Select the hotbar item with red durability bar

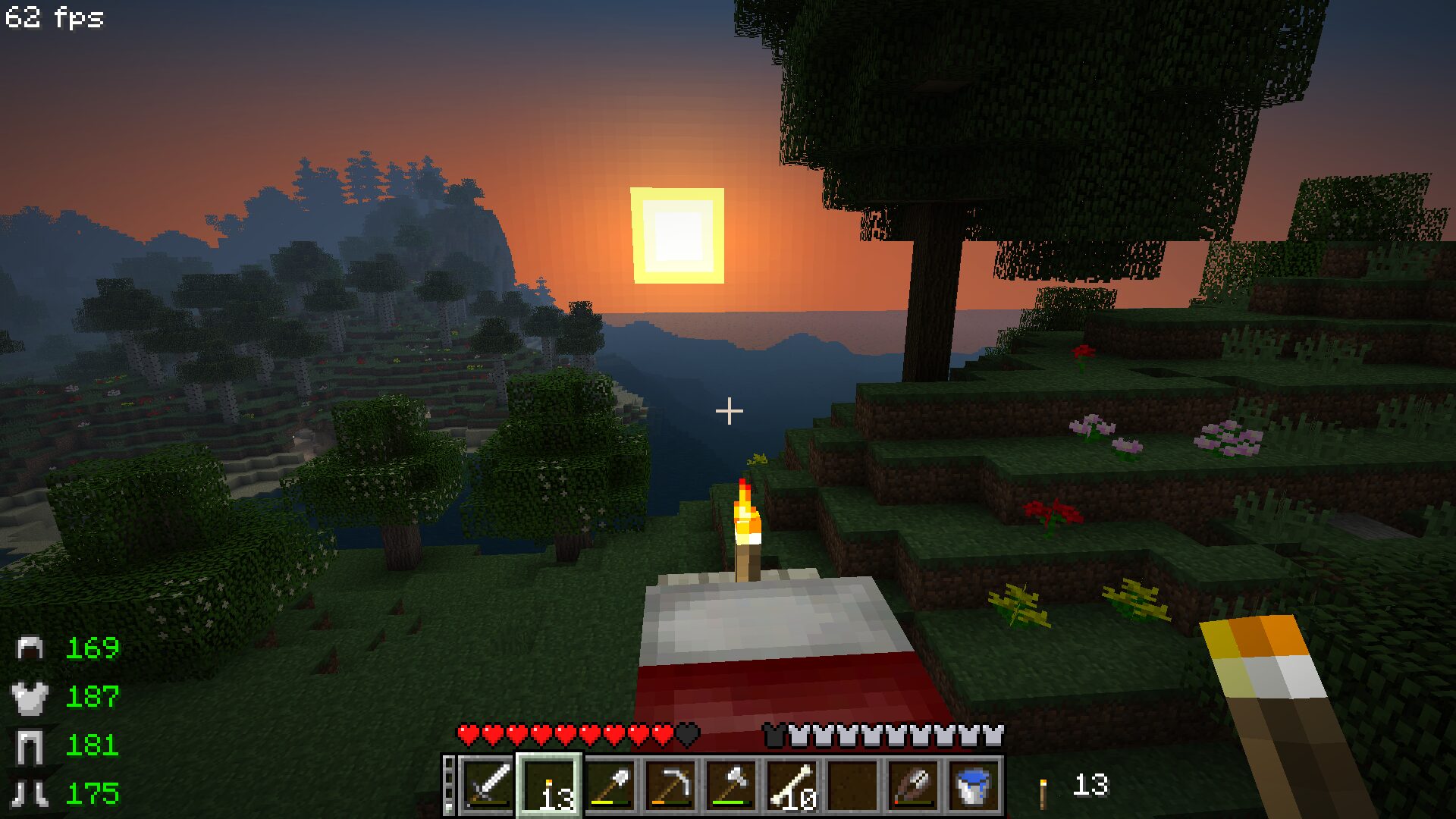tap(913, 785)
